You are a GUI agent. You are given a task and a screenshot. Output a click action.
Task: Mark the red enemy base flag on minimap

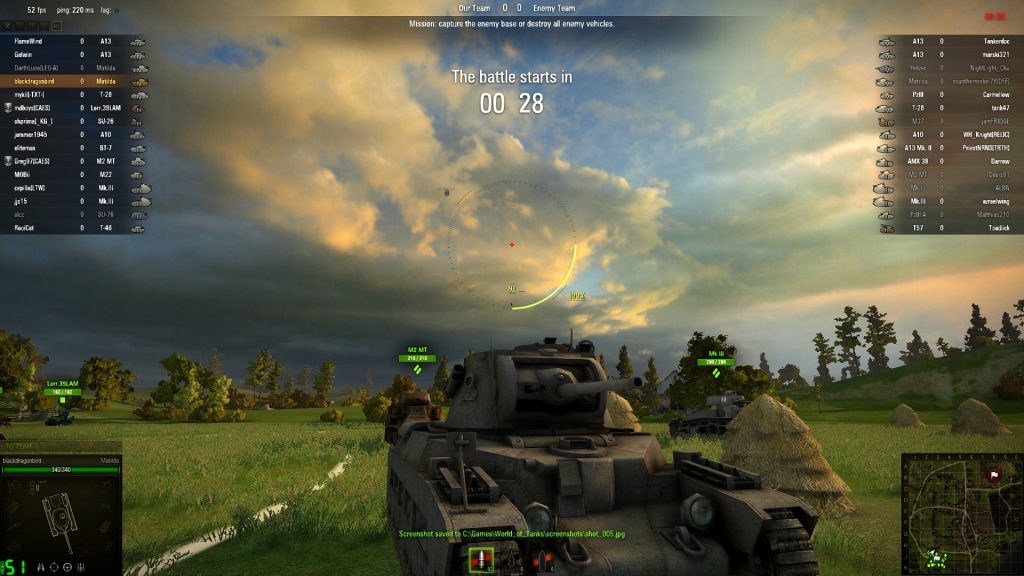point(994,475)
